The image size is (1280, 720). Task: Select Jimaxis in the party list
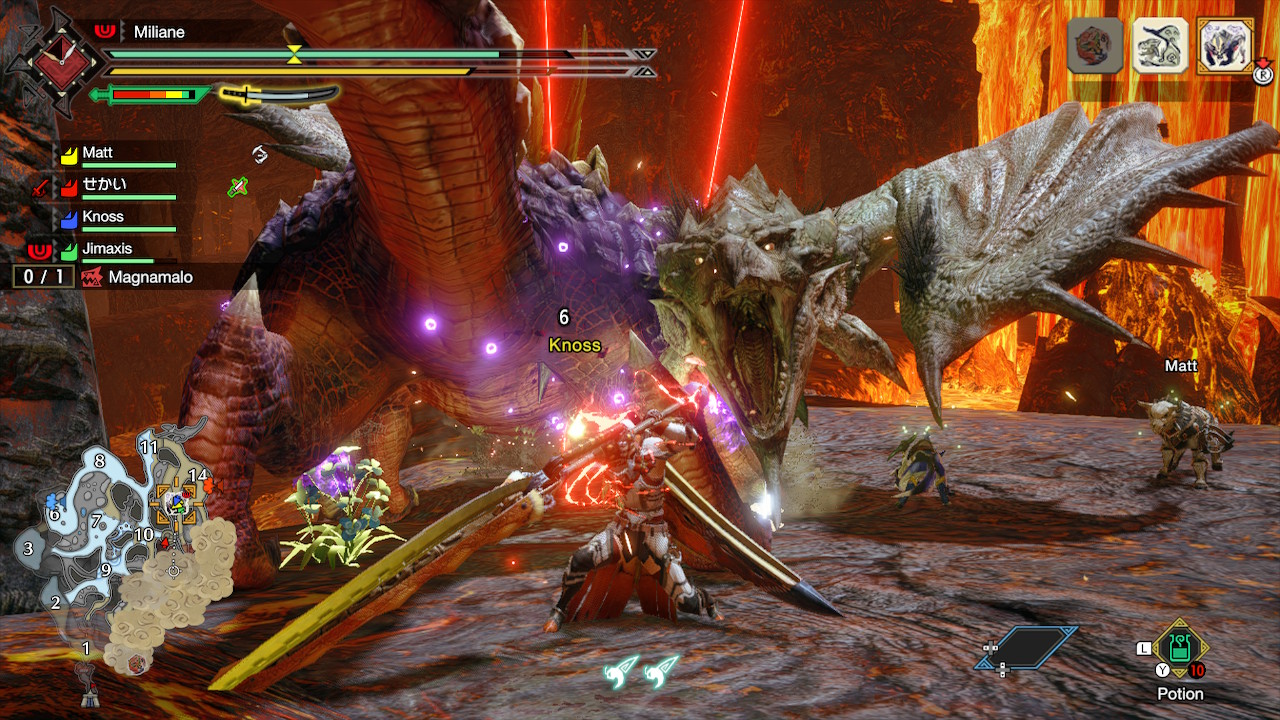(107, 249)
